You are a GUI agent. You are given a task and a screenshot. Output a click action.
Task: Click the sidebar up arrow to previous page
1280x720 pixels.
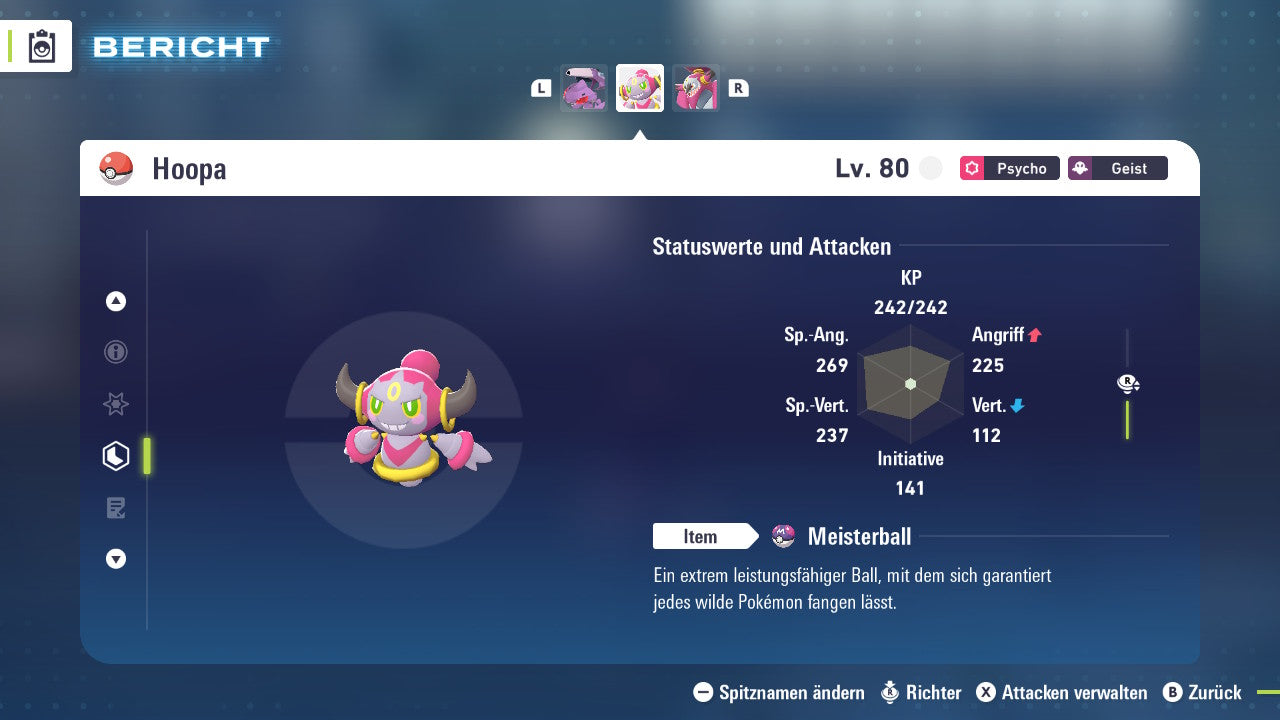115,301
